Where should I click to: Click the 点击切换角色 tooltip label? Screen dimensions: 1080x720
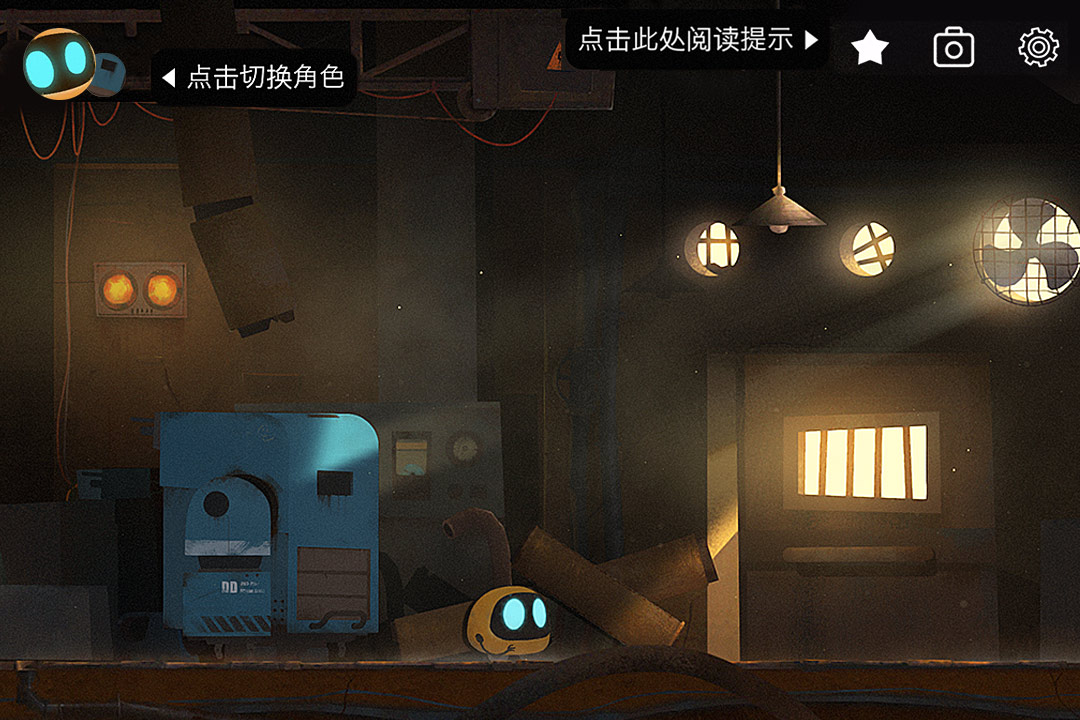[x=255, y=77]
